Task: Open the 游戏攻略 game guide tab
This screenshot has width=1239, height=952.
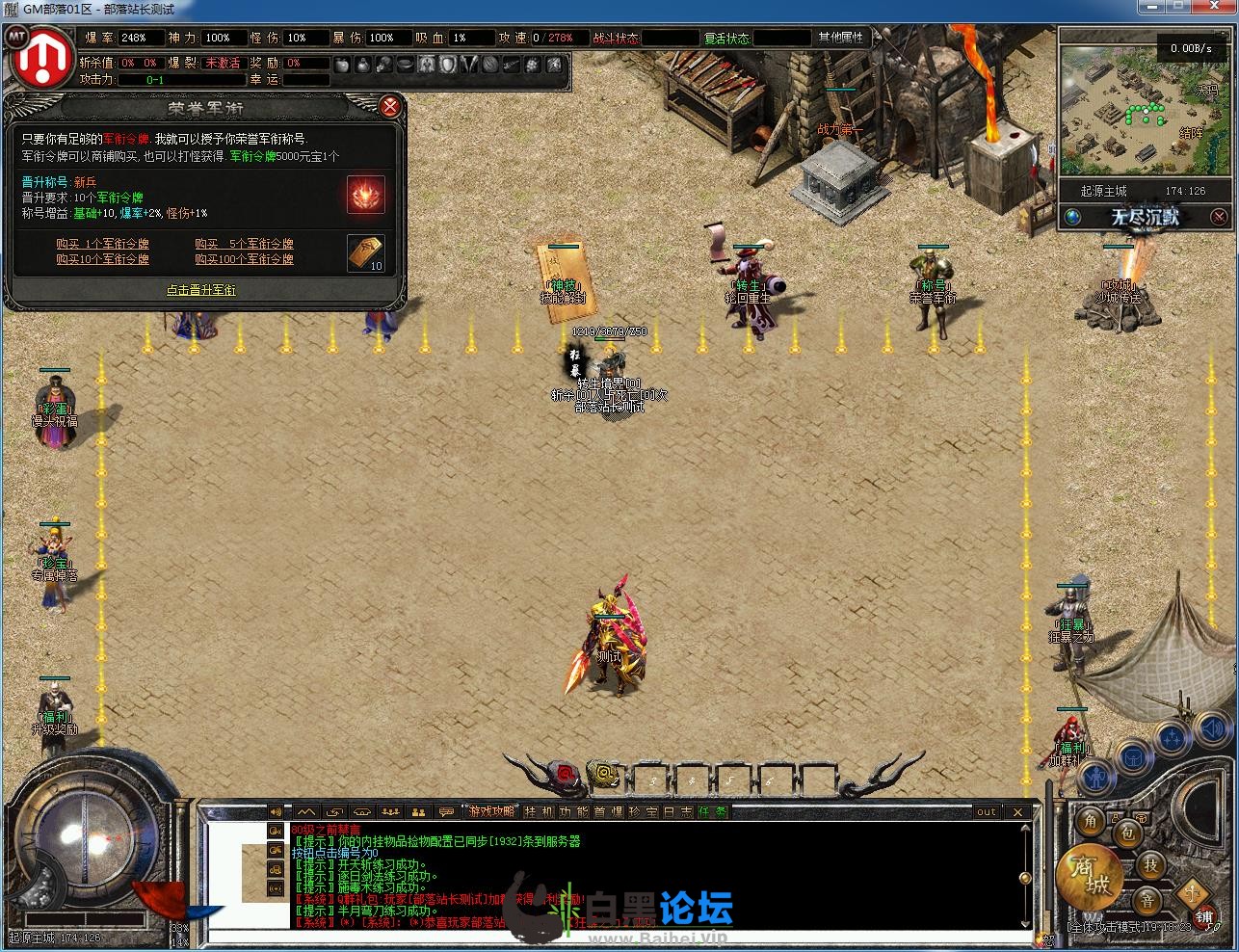Action: click(x=490, y=812)
